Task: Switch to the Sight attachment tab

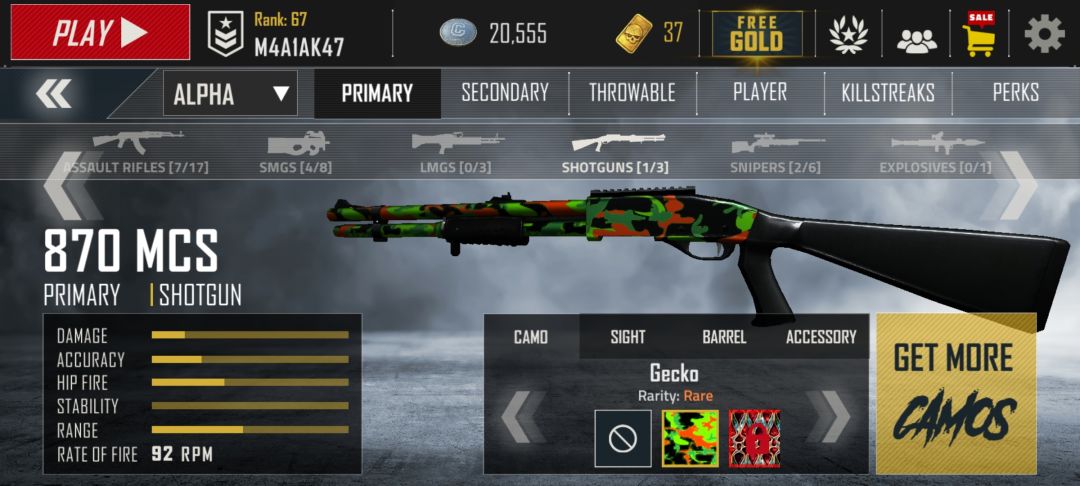Action: 628,337
